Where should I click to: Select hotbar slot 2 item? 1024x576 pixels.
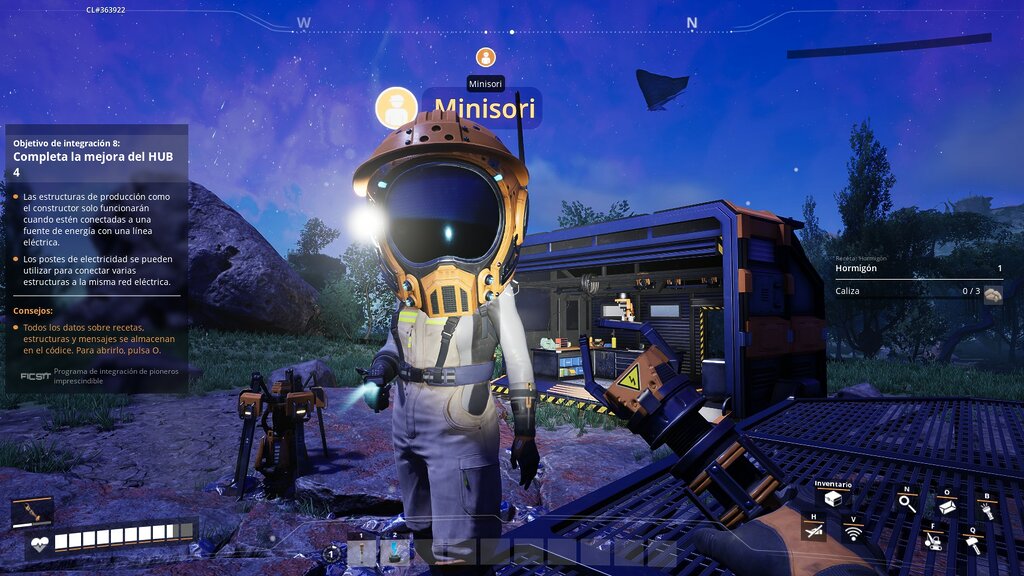click(x=395, y=552)
